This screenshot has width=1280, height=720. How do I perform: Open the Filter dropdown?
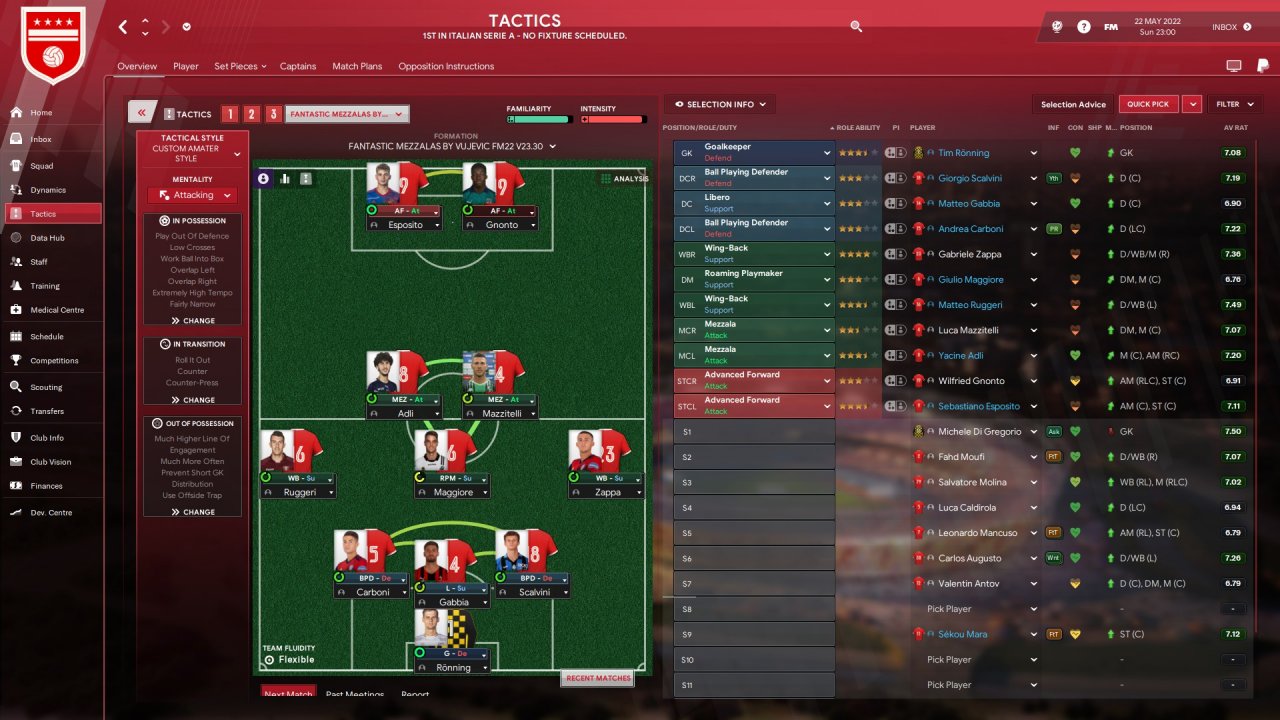tap(1233, 104)
